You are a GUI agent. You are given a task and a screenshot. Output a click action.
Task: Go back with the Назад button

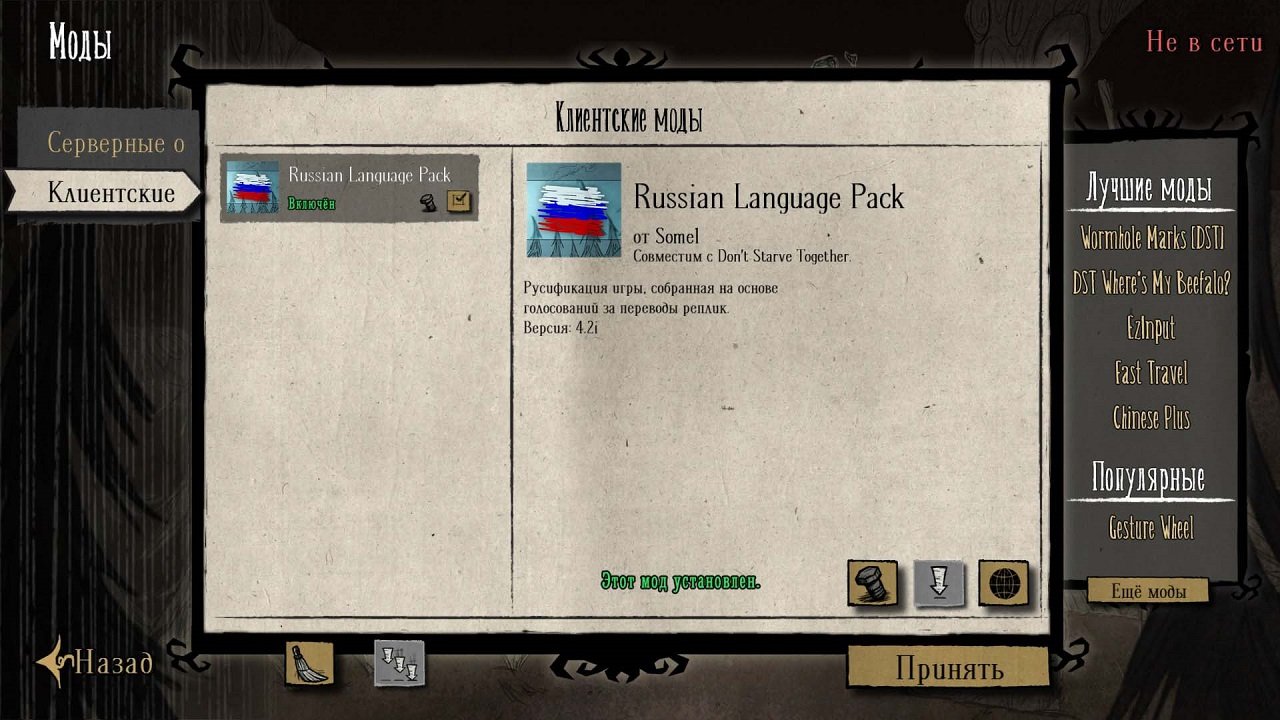pos(95,662)
